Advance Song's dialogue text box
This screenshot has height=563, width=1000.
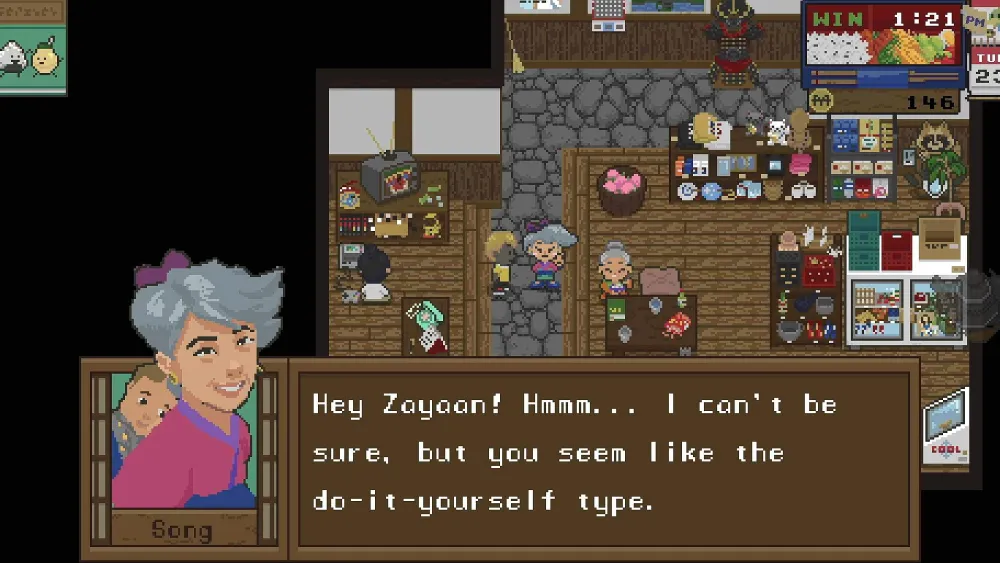[603, 453]
